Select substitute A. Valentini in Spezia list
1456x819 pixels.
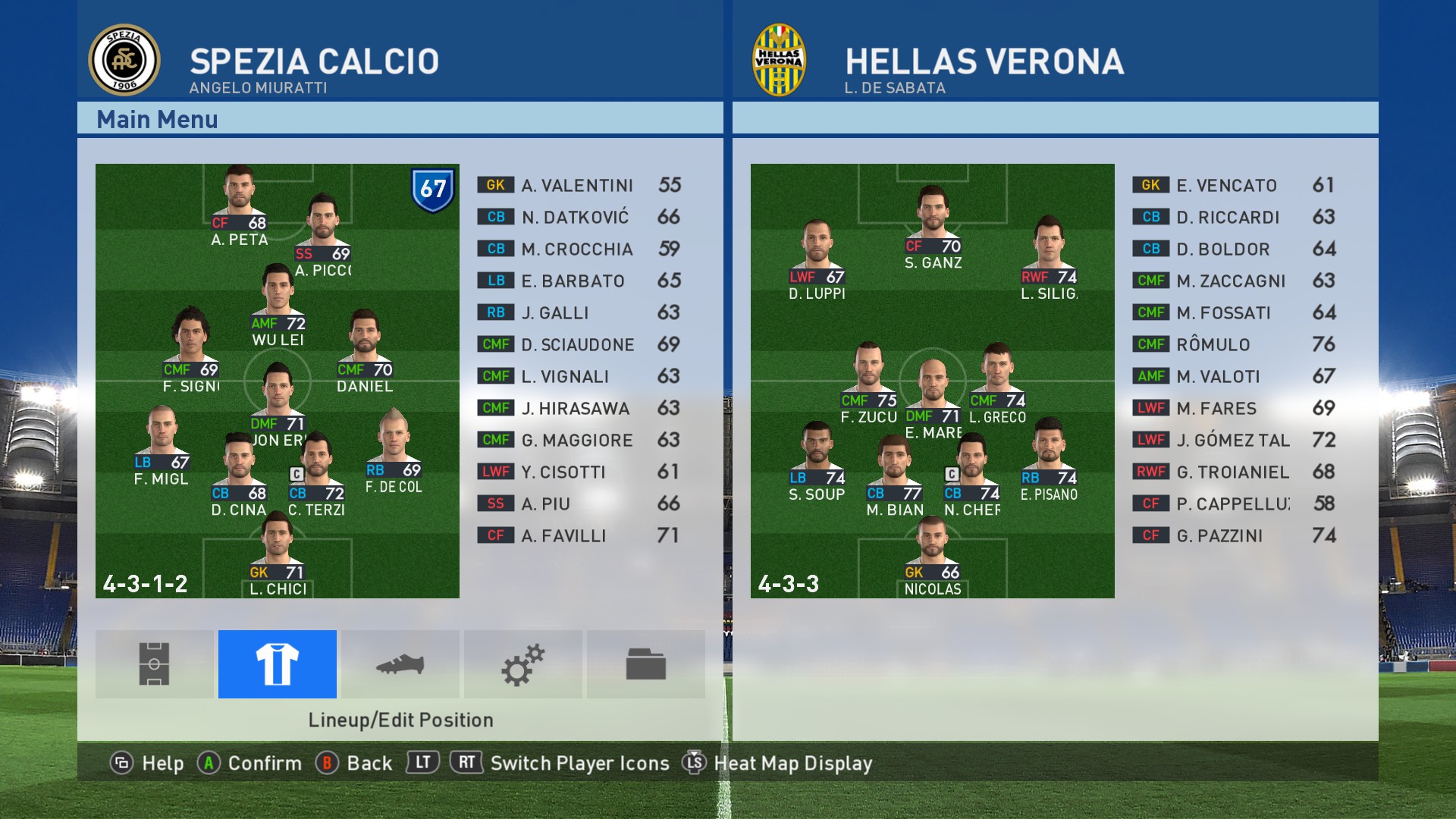click(x=579, y=186)
